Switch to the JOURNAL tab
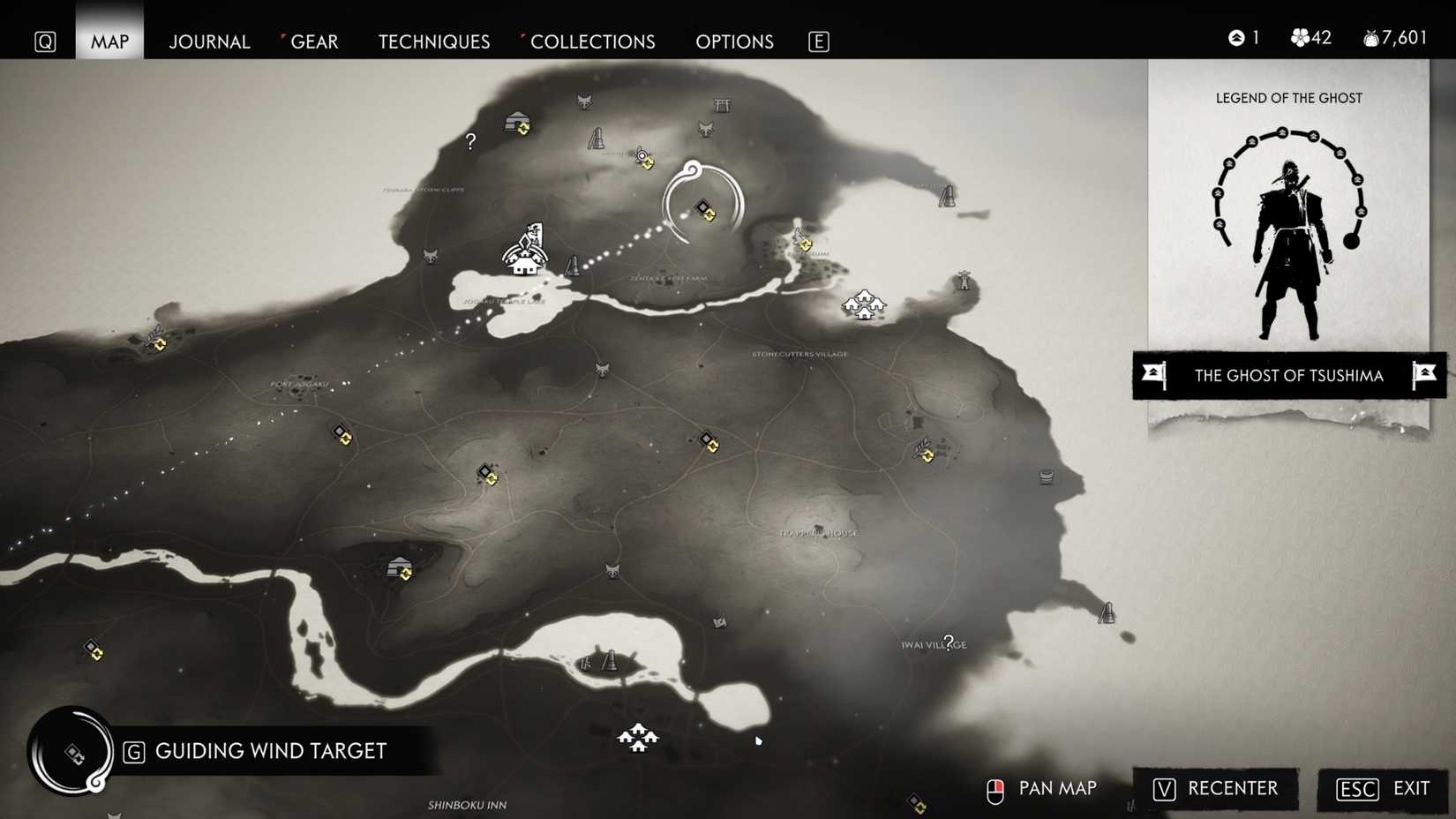The height and width of the screenshot is (819, 1456). tap(209, 41)
